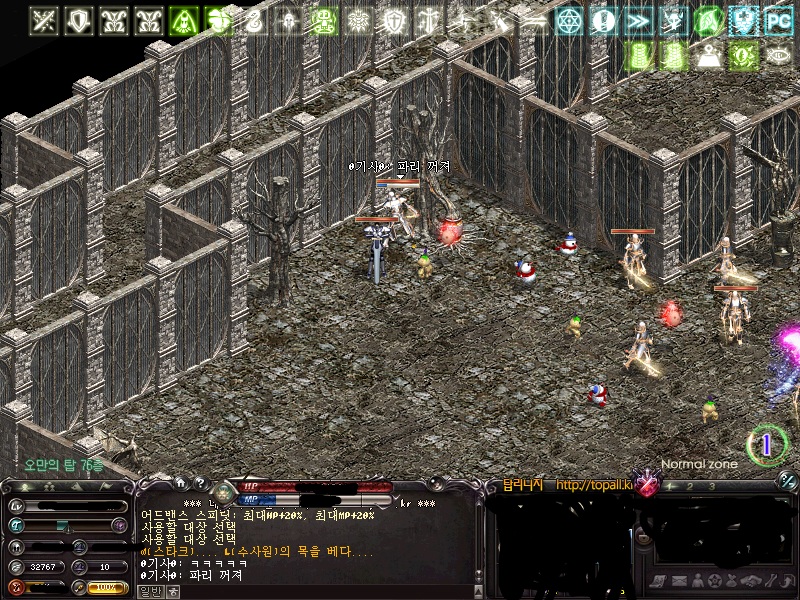The width and height of the screenshot is (800, 600).
Task: Switch to the party members tab
Action: (x=47, y=487)
